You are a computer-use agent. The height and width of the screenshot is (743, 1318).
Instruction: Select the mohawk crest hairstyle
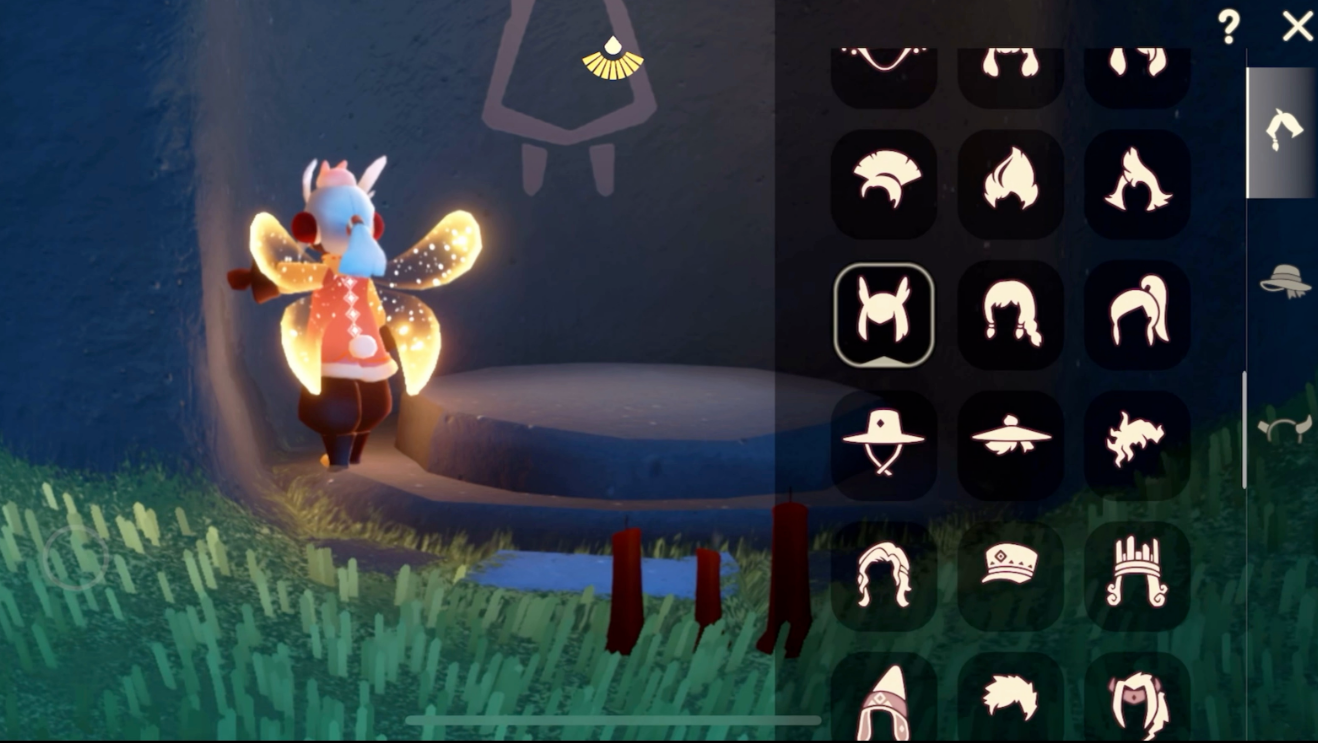coord(883,182)
